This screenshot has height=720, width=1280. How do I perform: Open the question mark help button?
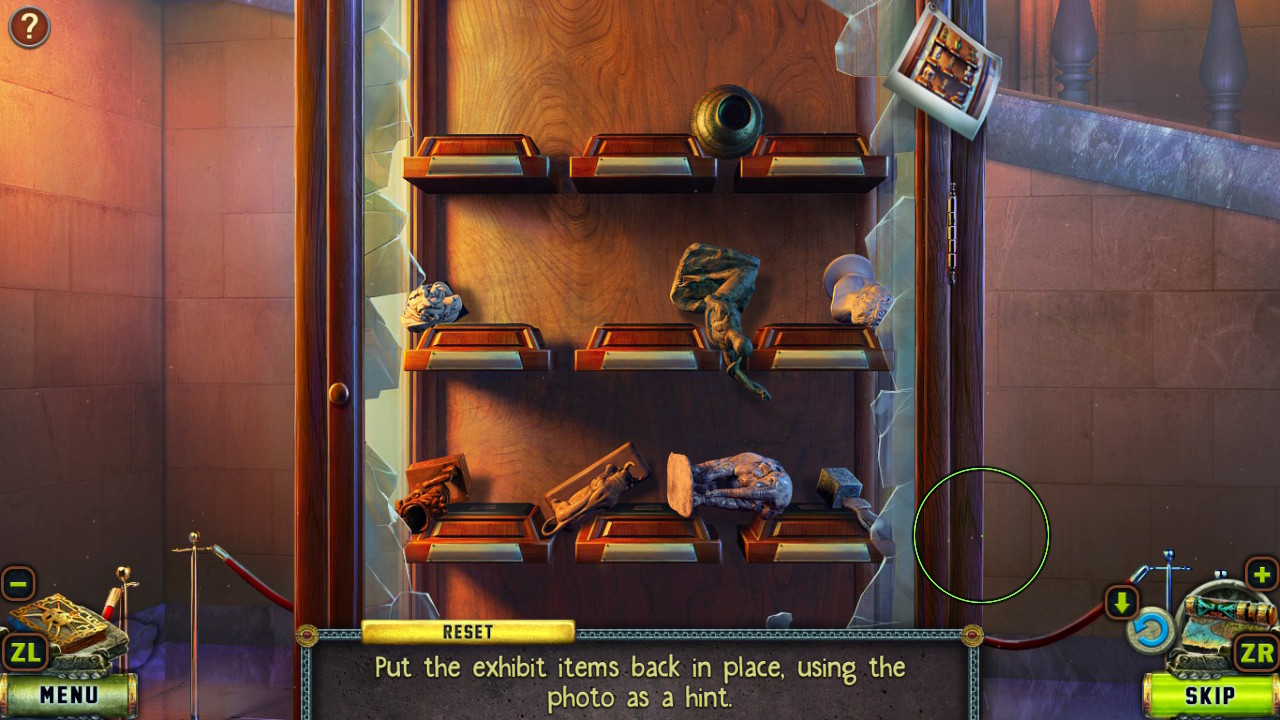[x=29, y=27]
